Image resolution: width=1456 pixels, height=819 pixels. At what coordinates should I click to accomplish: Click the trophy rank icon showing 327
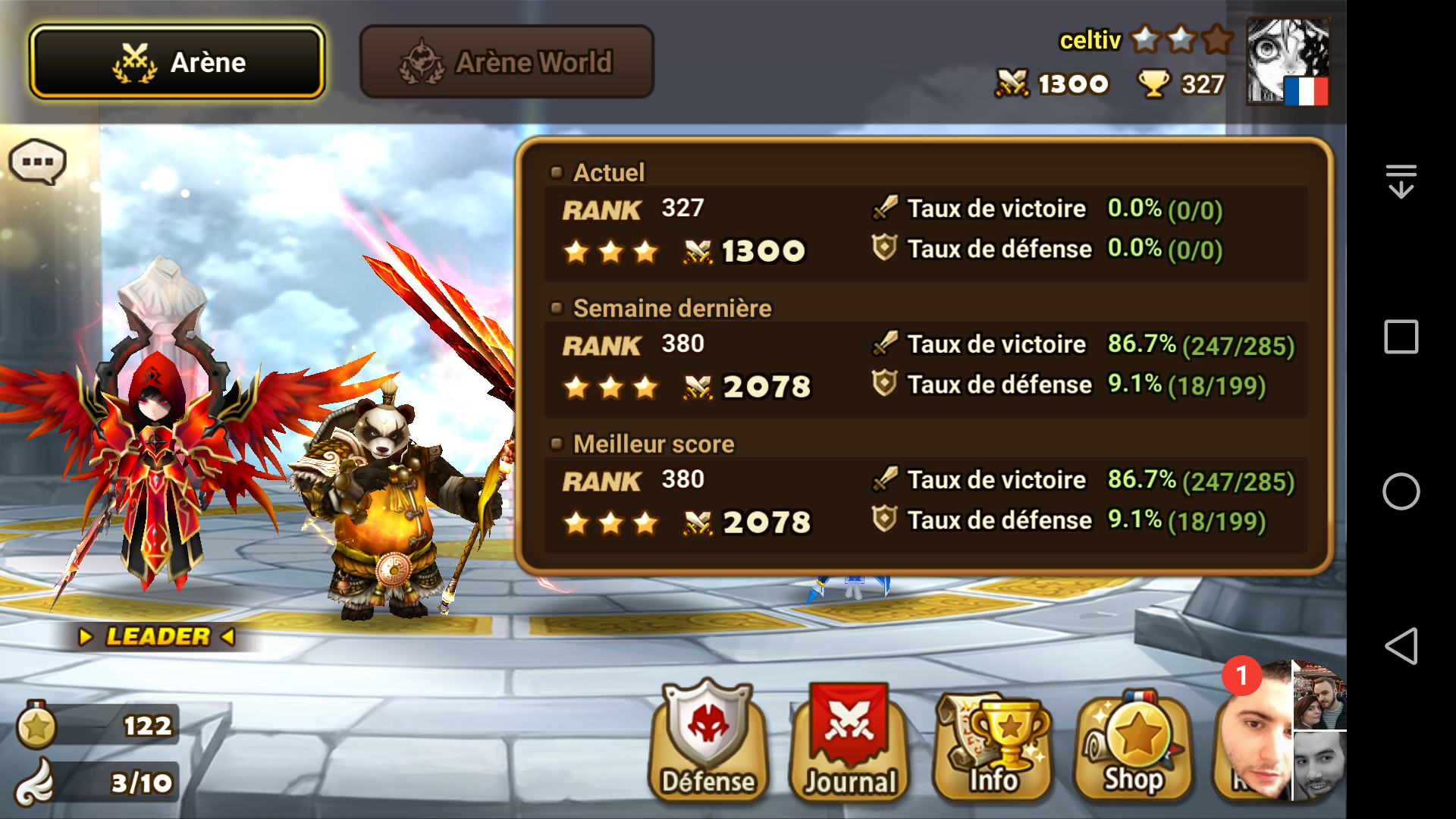coord(1154,83)
